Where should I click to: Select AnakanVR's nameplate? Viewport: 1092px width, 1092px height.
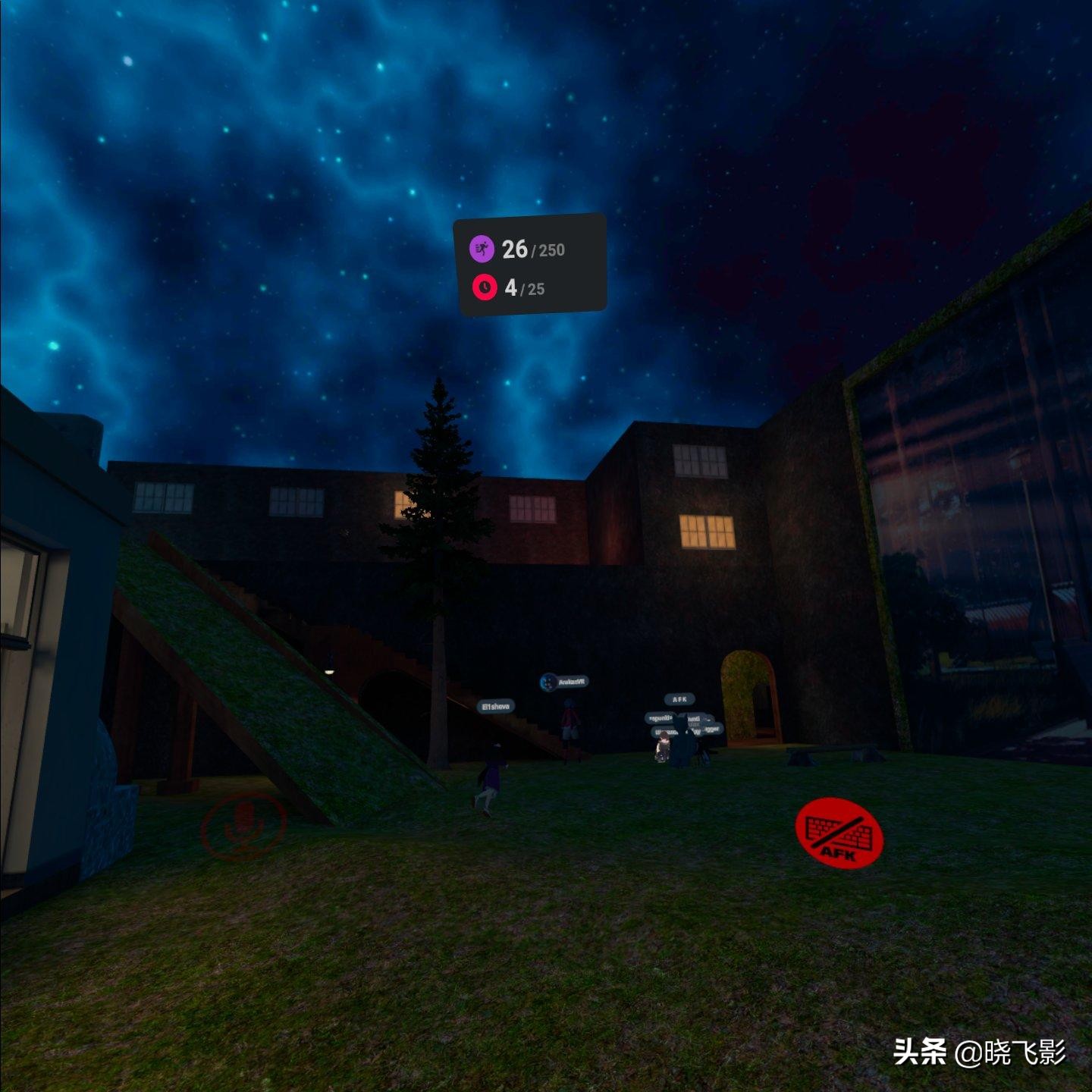coord(571,681)
